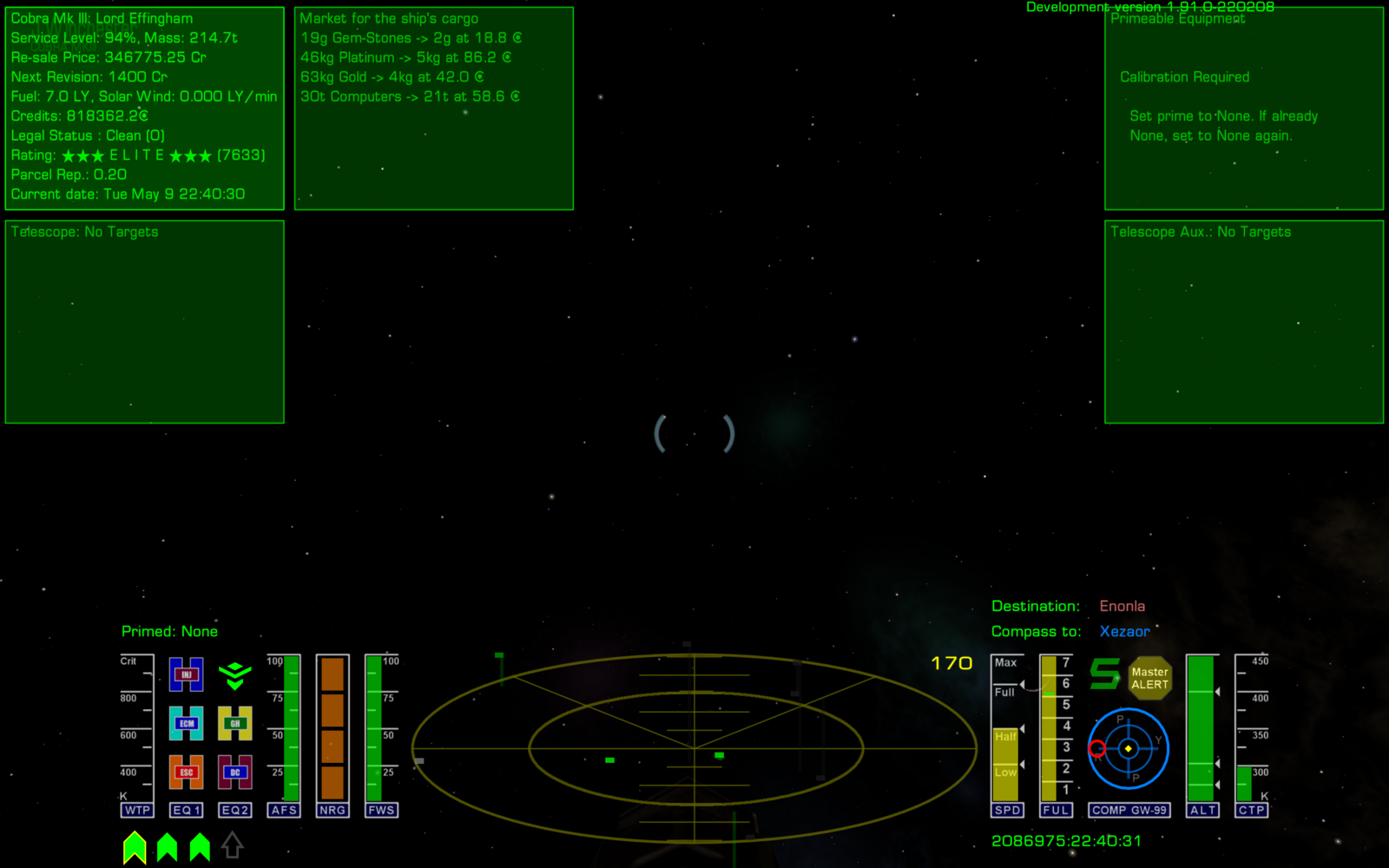Click the Master ALERT indicator
This screenshot has width=1389, height=868.
click(x=1149, y=678)
